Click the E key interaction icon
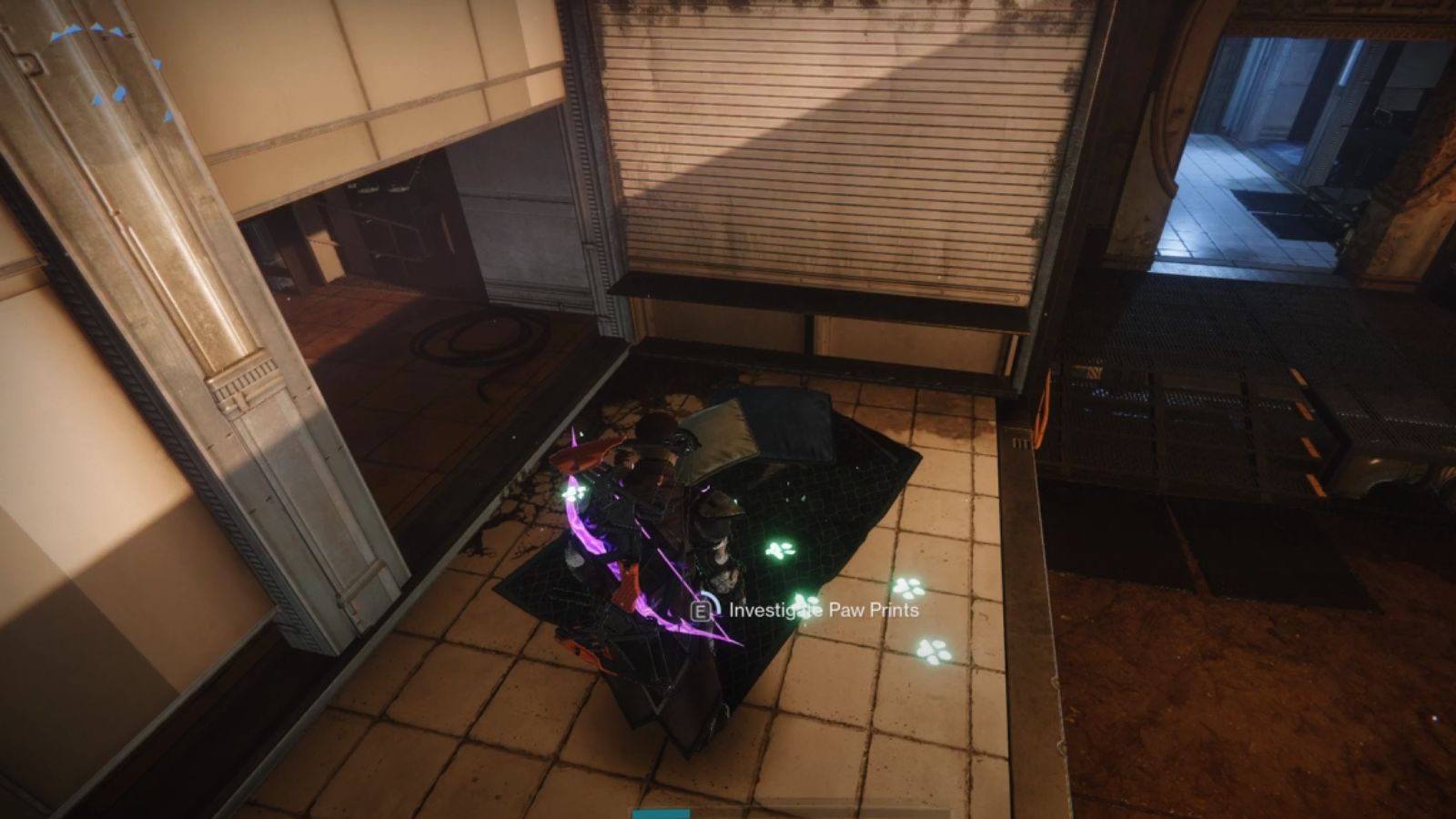 click(702, 611)
